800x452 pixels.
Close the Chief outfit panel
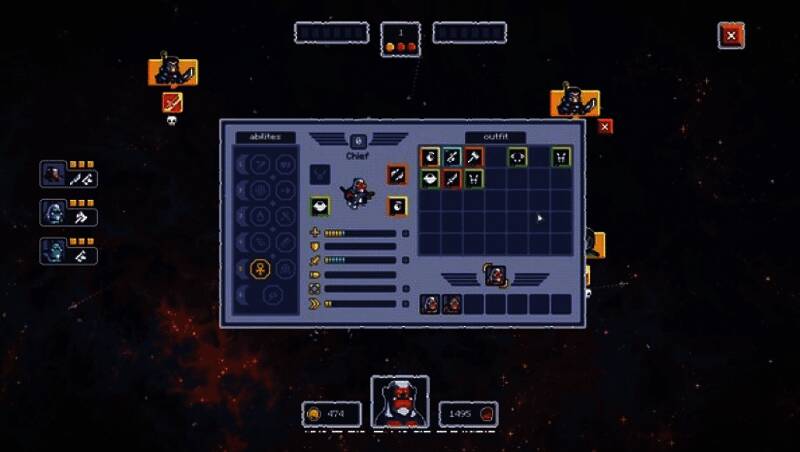click(x=605, y=127)
